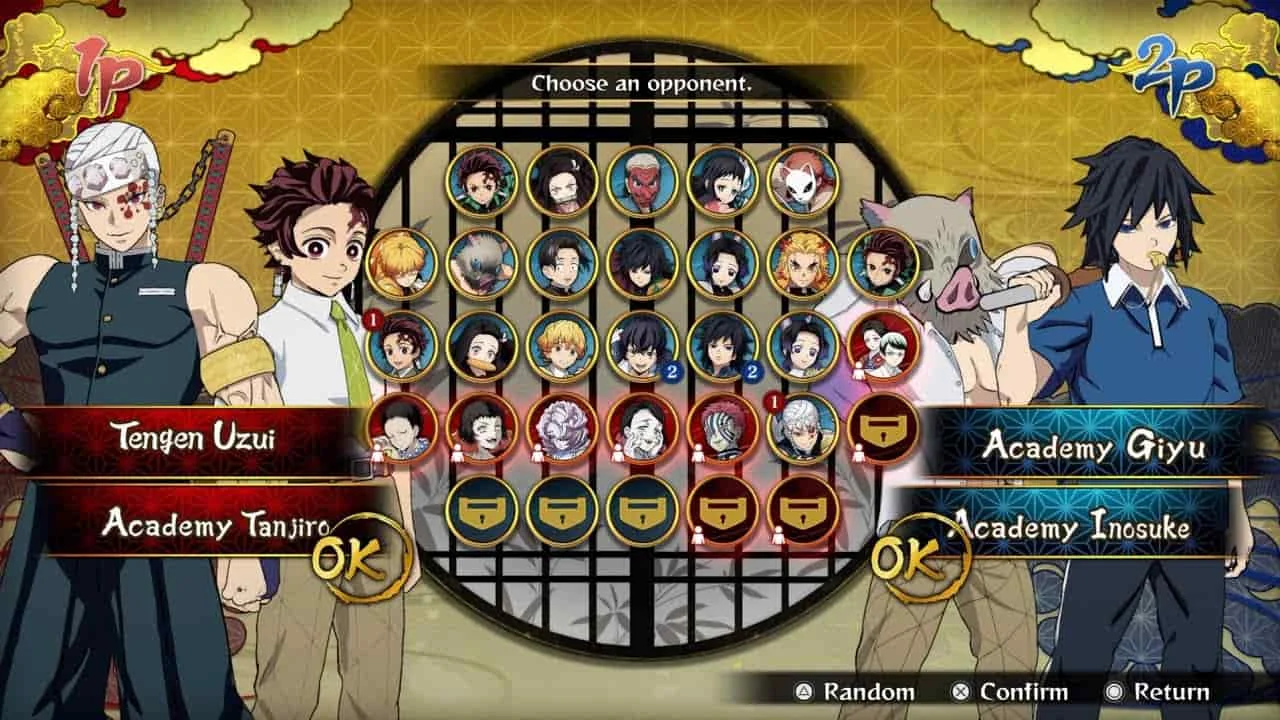This screenshot has height=720, width=1280.
Task: Select Academy Inosuke portrait with 2 badge
Action: tap(642, 345)
